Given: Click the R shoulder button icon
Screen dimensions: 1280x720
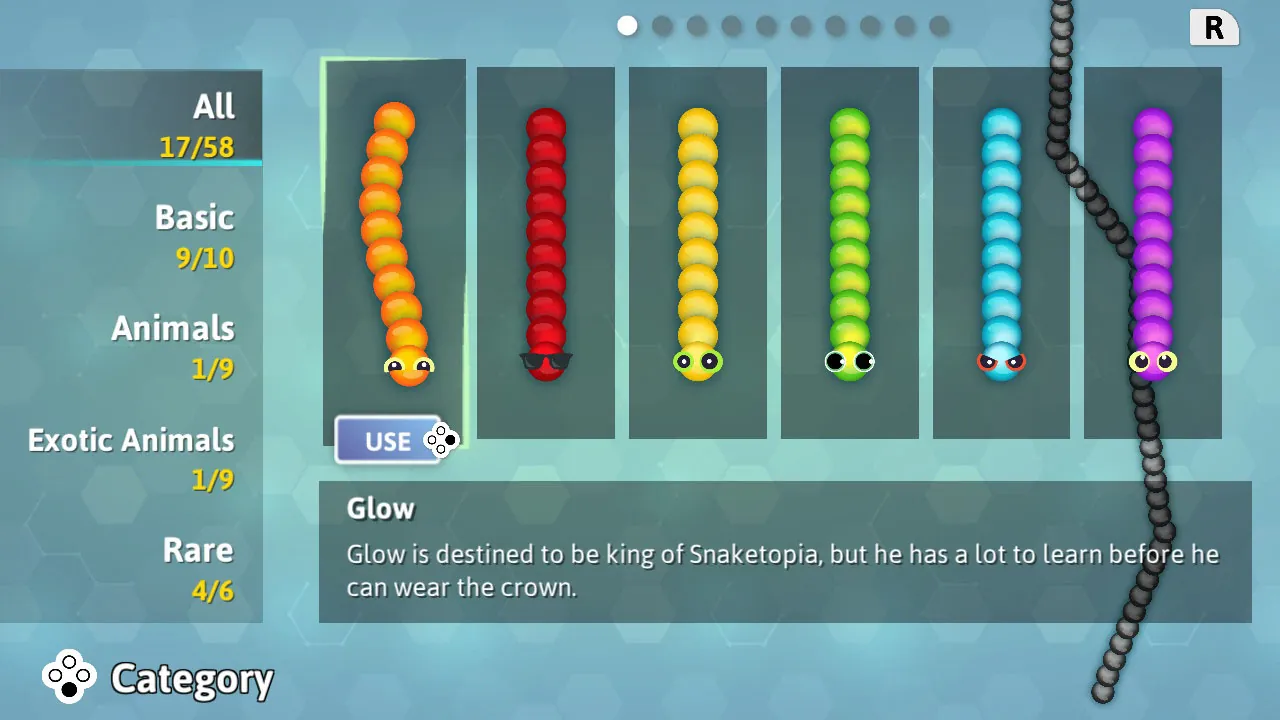Looking at the screenshot, I should point(1213,28).
